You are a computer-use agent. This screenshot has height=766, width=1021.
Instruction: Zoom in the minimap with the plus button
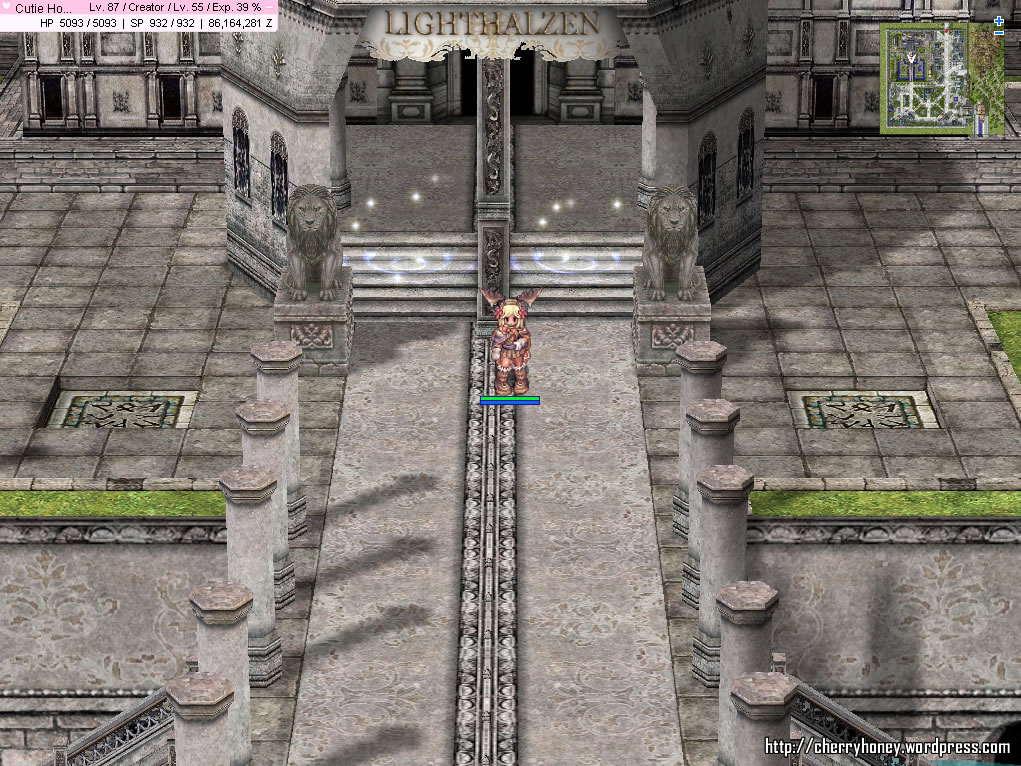pos(999,20)
